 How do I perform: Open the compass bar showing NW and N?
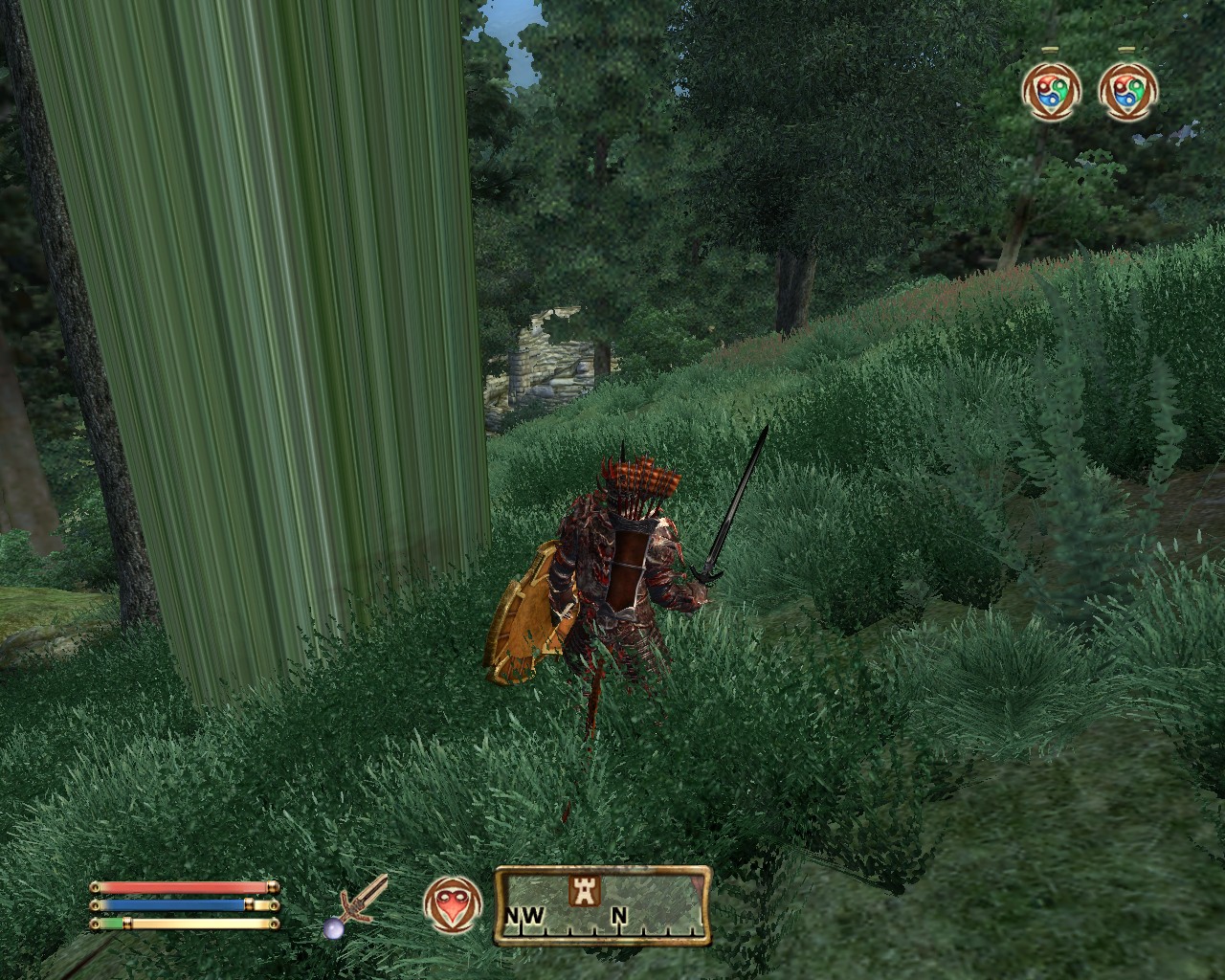pos(602,905)
